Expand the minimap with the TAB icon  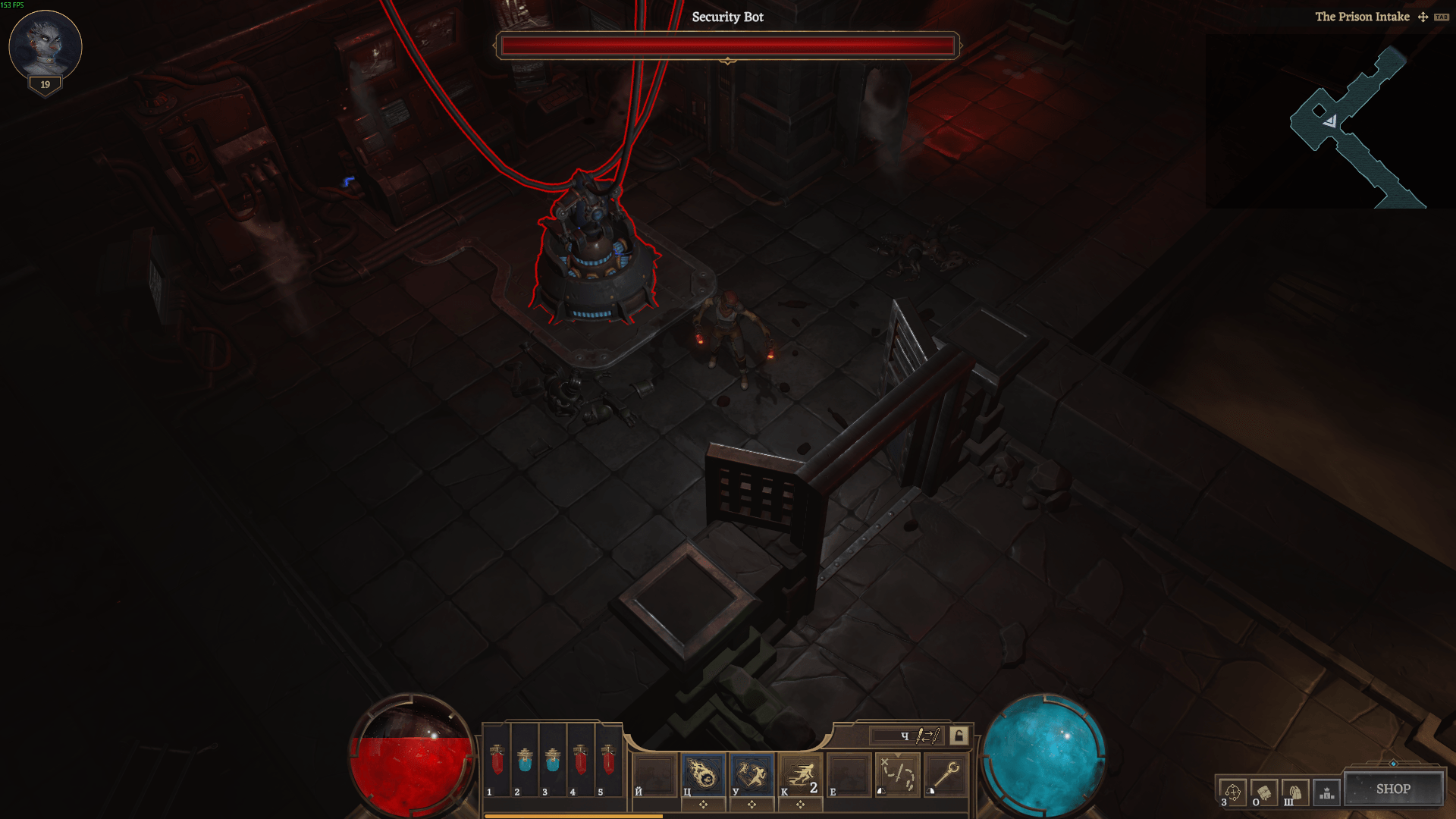[1442, 16]
